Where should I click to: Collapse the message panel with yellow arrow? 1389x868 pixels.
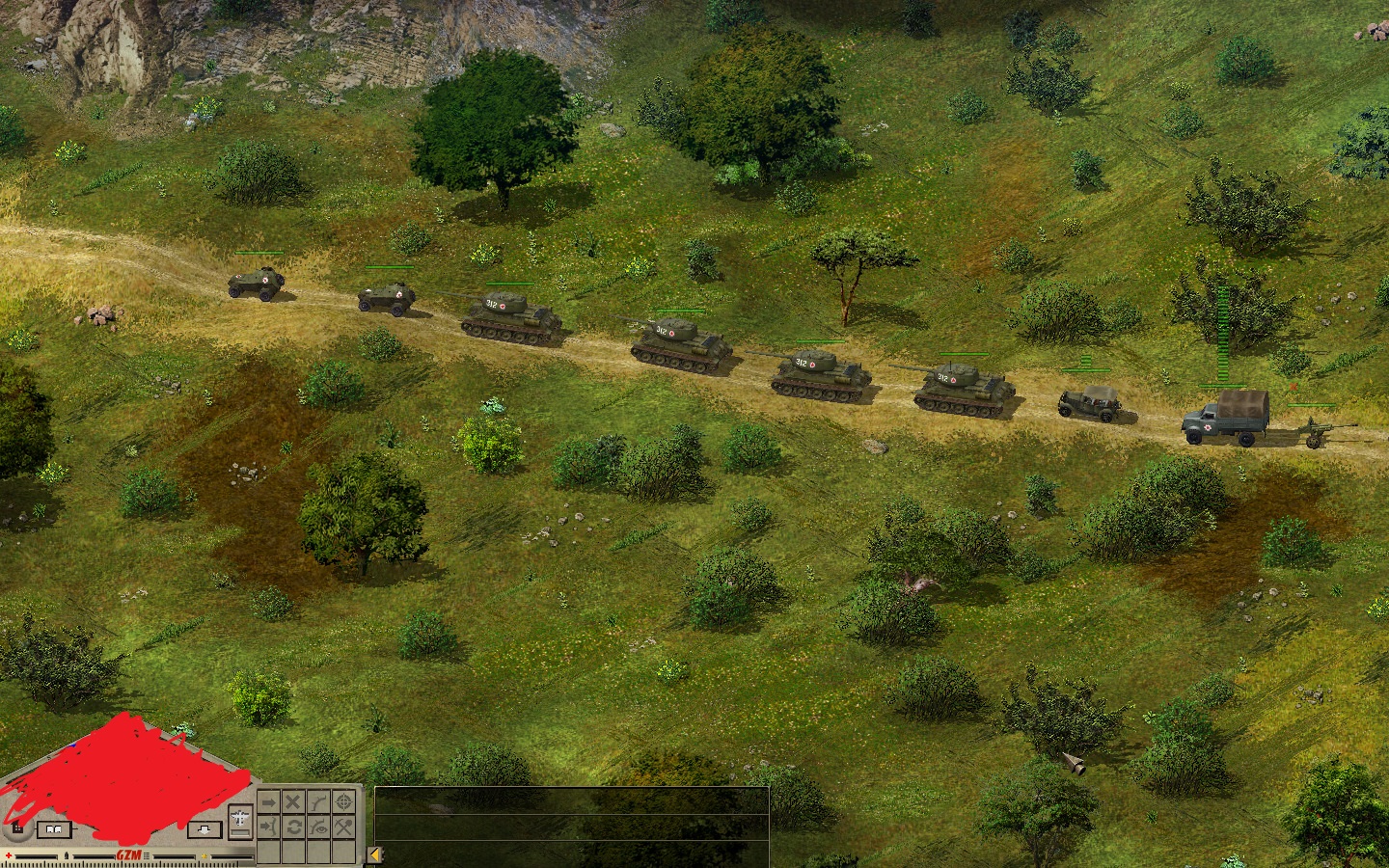point(376,854)
